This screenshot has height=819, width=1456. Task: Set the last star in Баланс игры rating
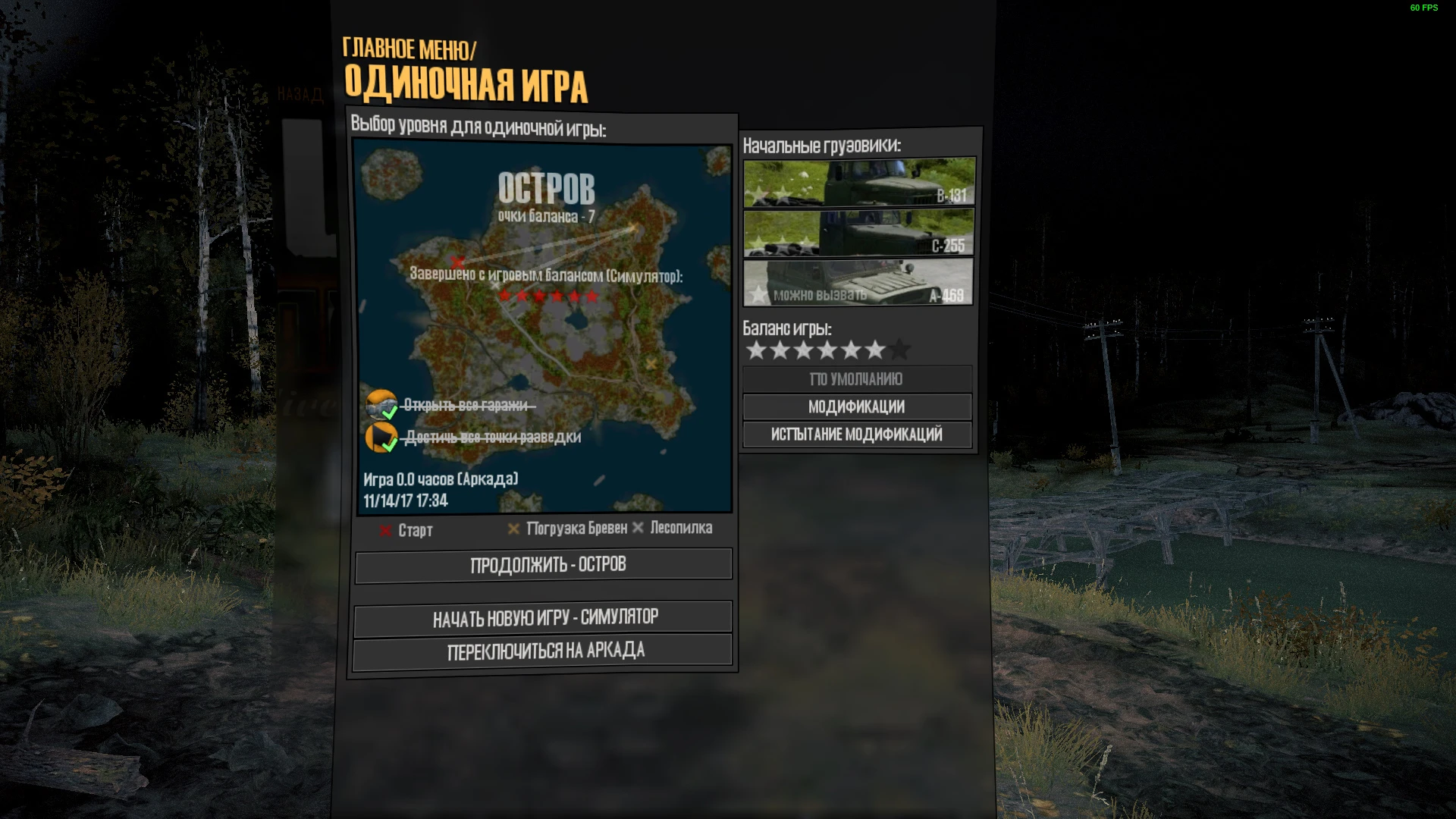900,350
